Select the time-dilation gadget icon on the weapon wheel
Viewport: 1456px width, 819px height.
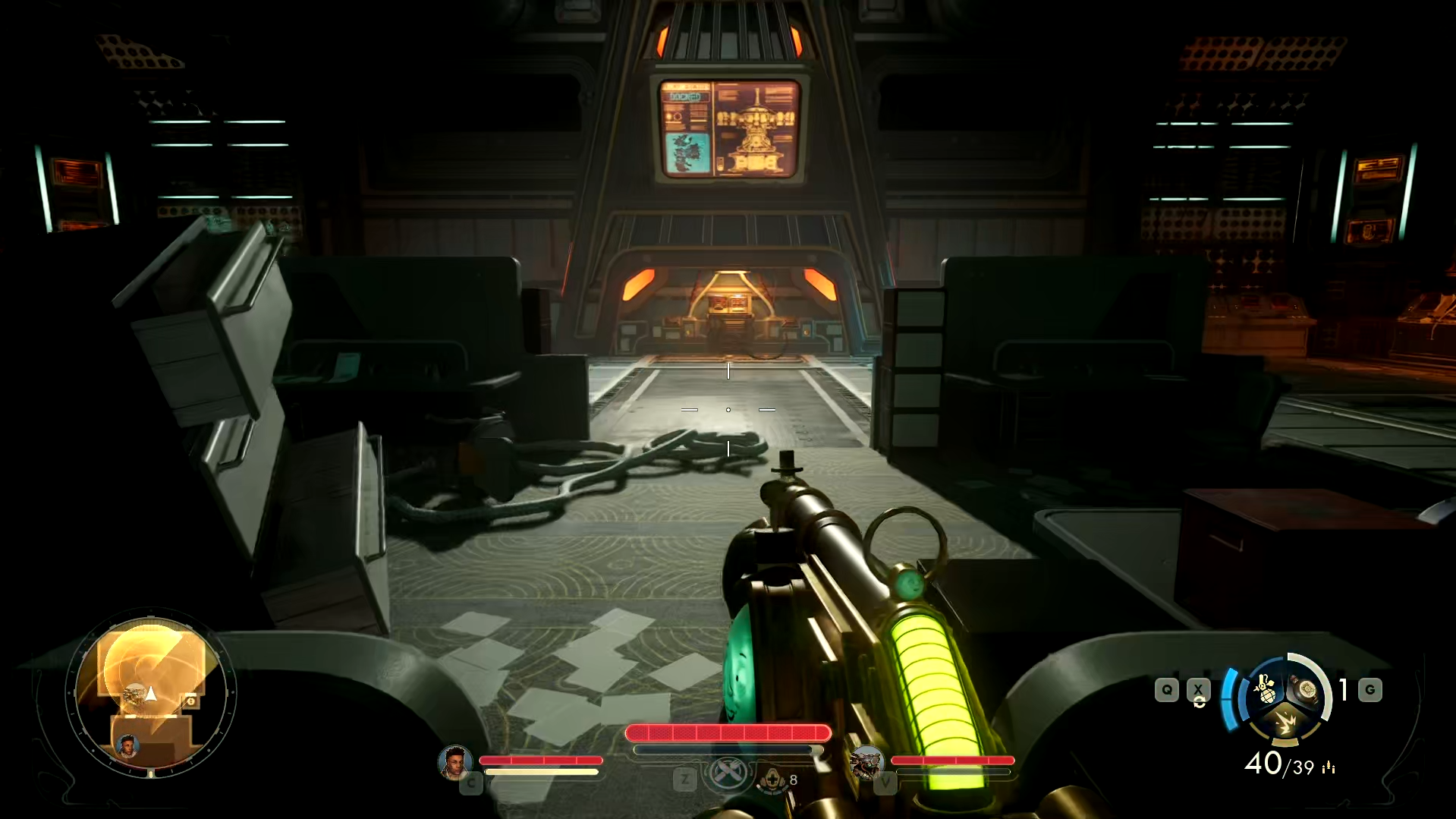1304,691
